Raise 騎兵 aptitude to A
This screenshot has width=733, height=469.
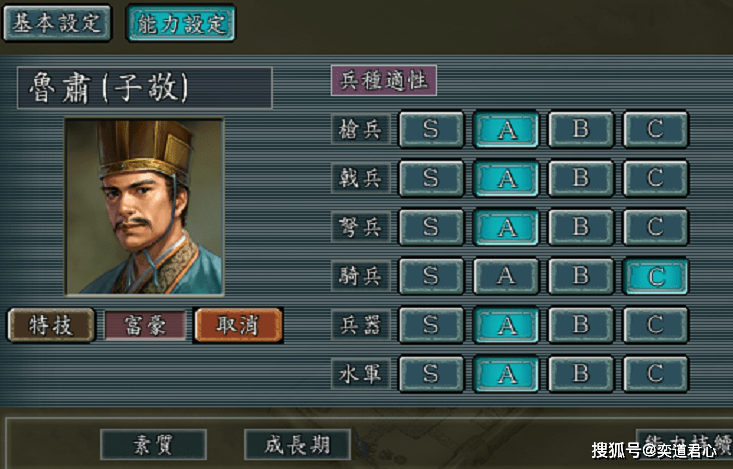(x=506, y=276)
